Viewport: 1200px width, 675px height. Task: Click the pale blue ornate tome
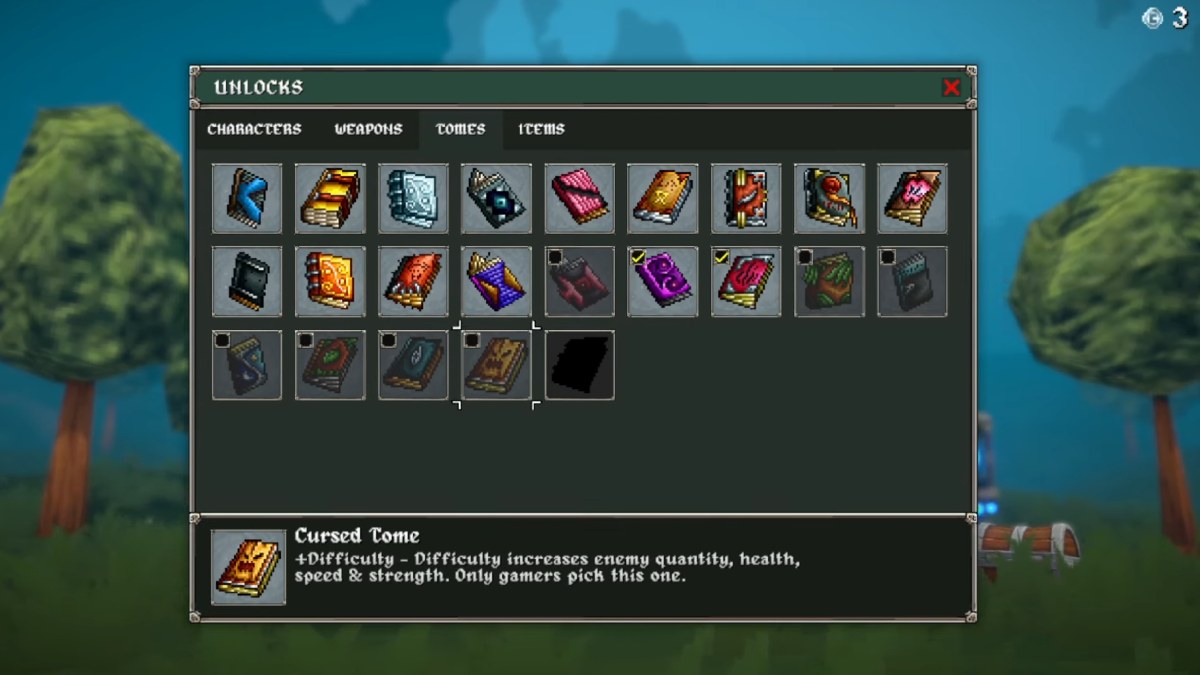click(413, 198)
